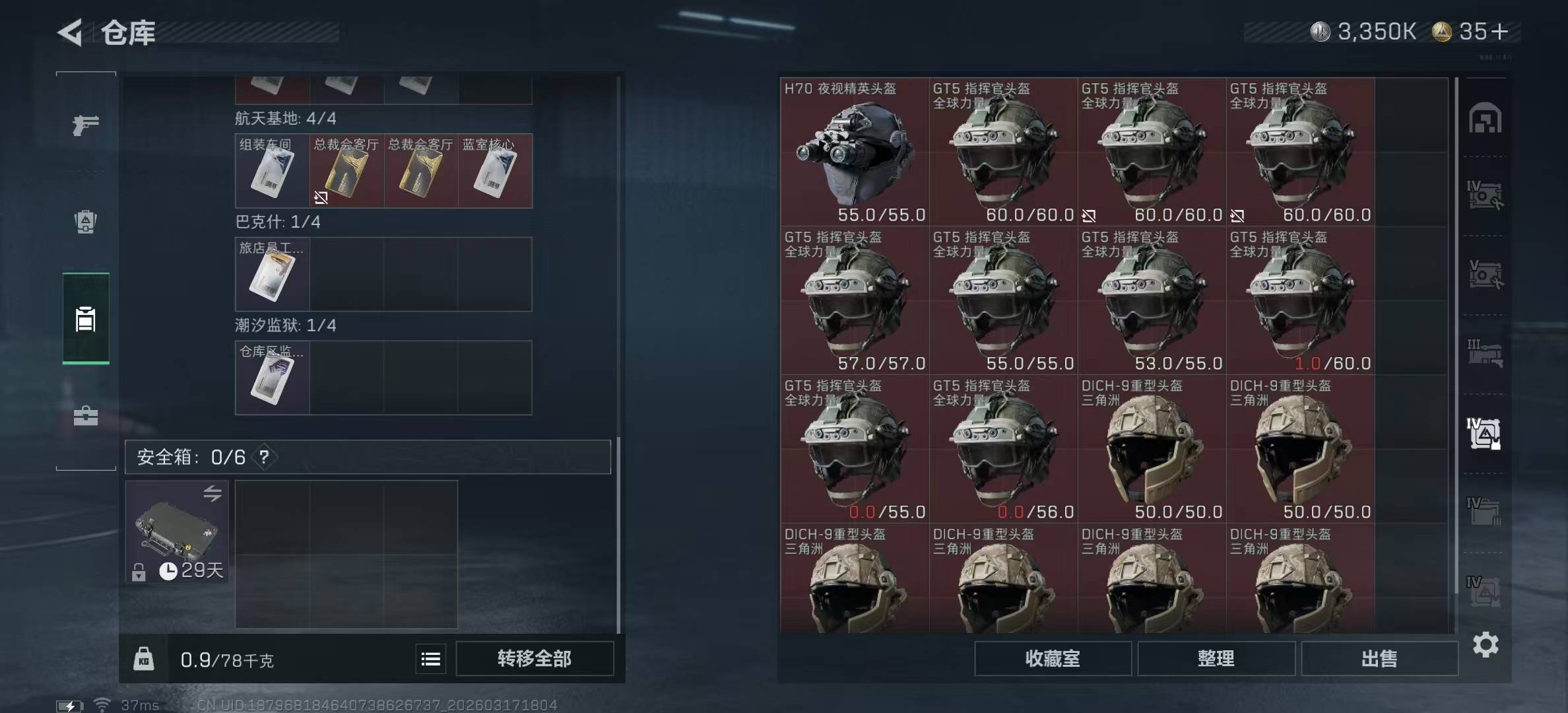This screenshot has height=713, width=1568.
Task: Tap the 出售 sell button
Action: (1379, 658)
